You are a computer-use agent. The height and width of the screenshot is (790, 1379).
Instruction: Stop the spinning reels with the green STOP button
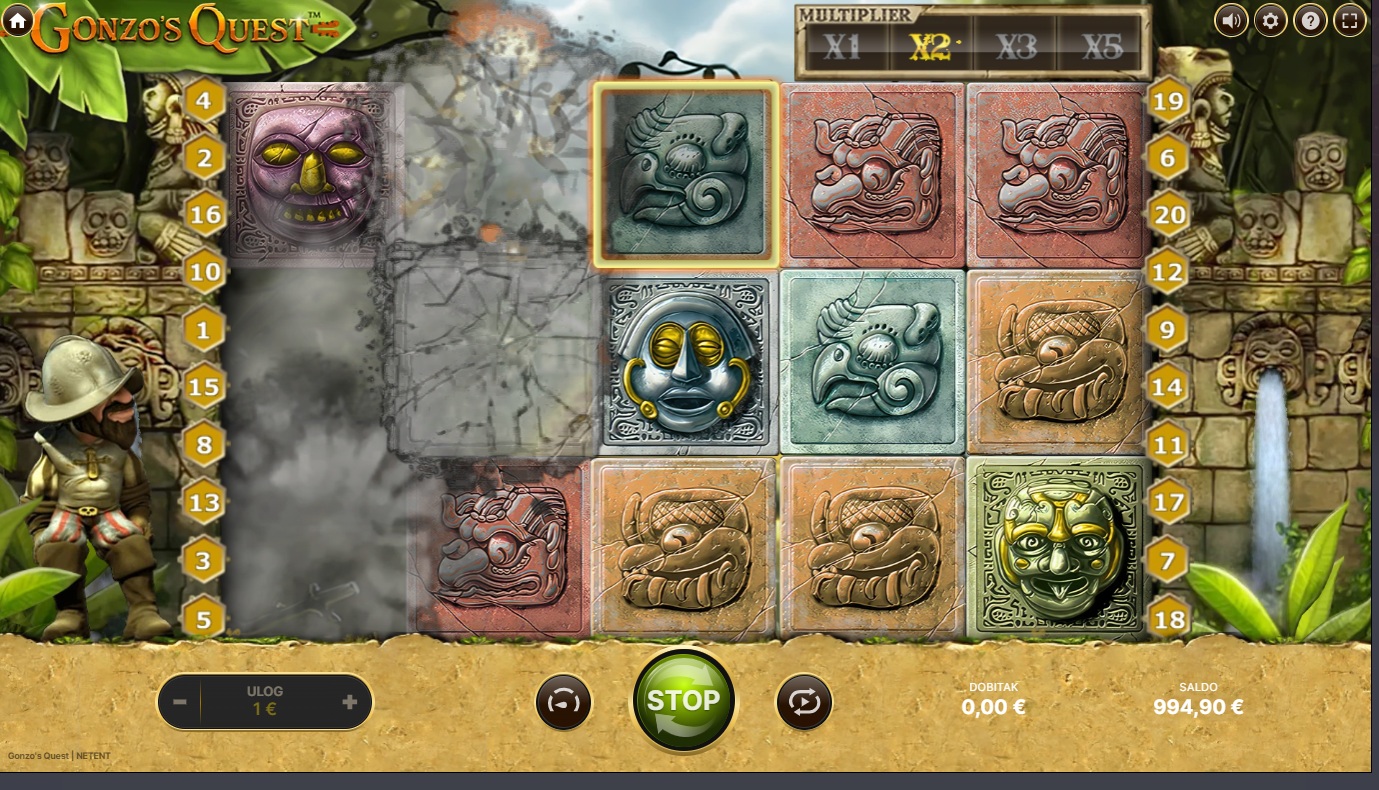(x=683, y=700)
